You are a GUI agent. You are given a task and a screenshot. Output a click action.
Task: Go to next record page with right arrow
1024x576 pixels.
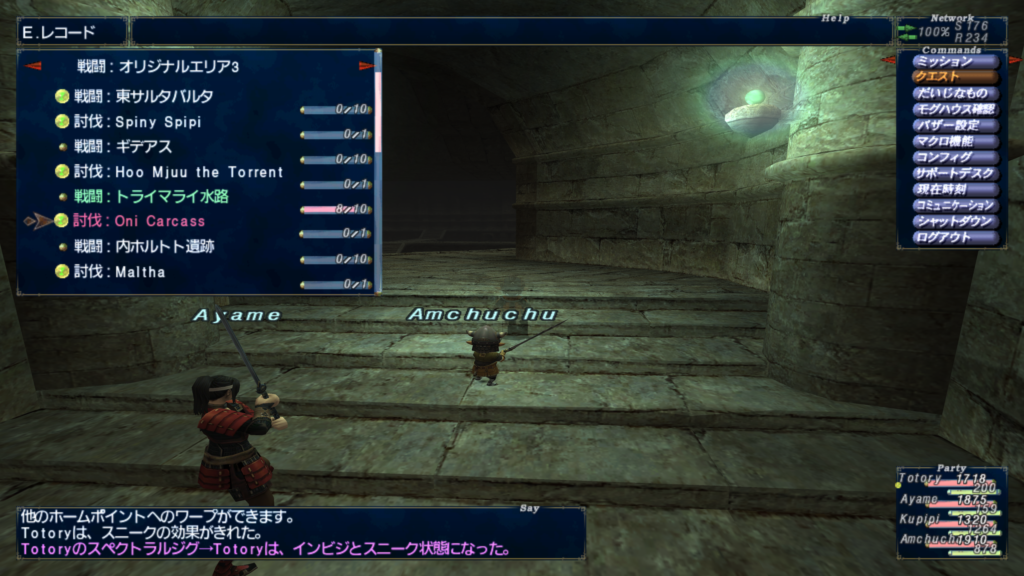366,67
